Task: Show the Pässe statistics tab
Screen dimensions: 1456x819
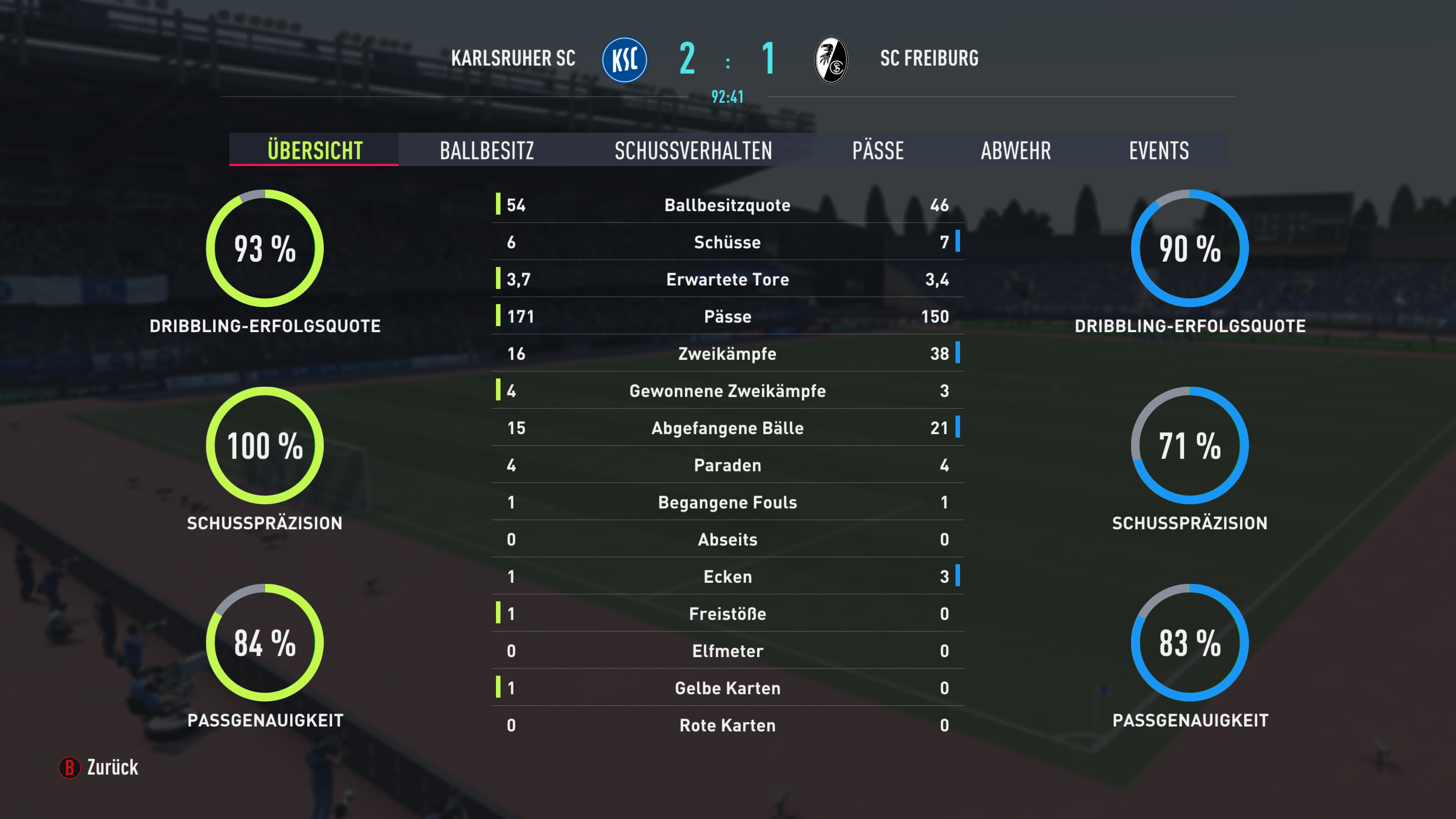Action: [878, 151]
